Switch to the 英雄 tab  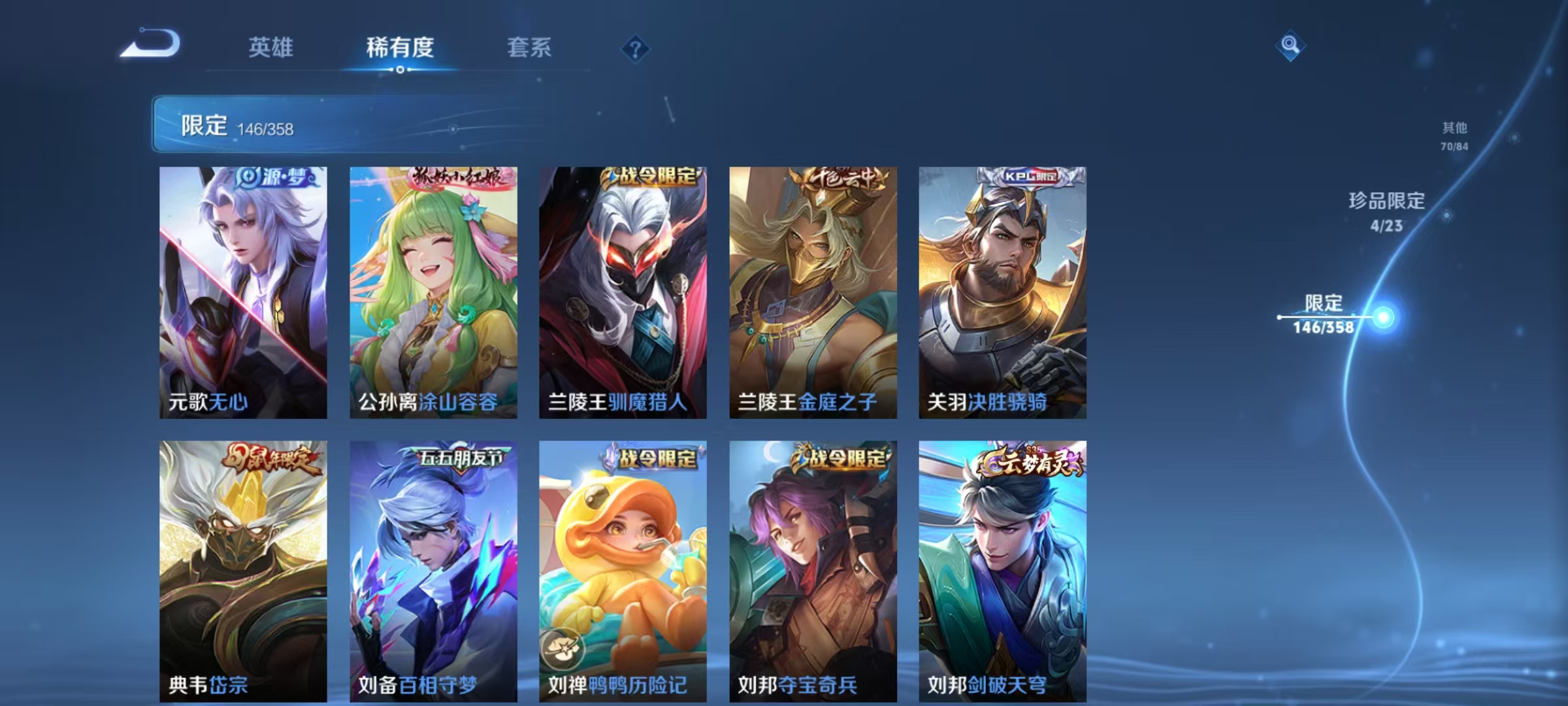[x=272, y=47]
